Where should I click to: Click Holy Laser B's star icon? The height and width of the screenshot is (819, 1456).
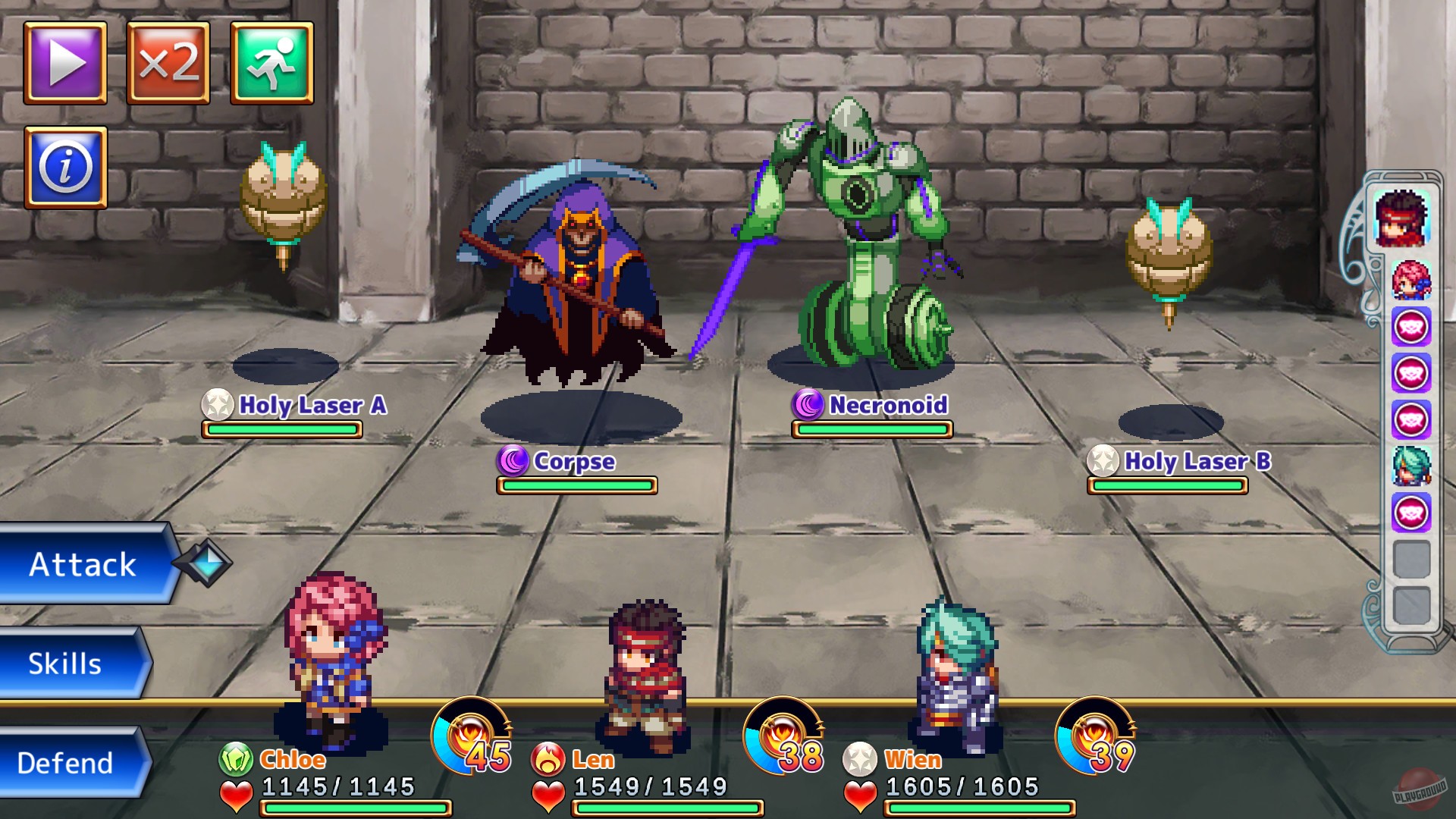tap(1105, 461)
